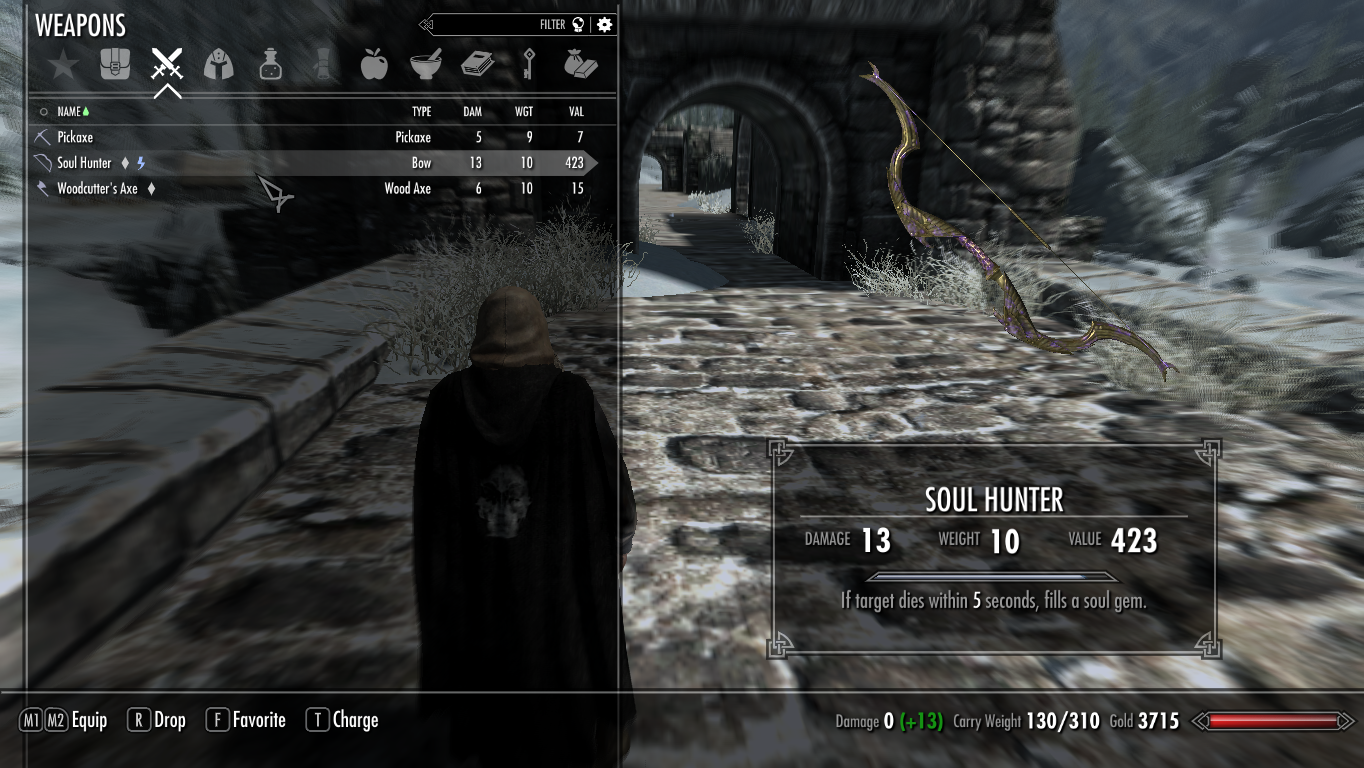Sort items by the NAME column
The image size is (1364, 768).
[69, 112]
